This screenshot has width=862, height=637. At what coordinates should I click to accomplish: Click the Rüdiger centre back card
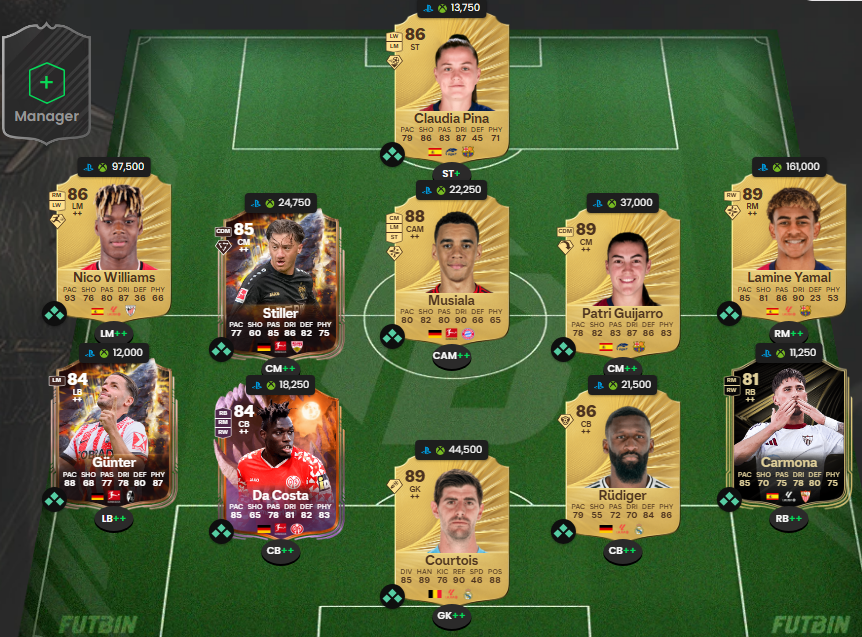pos(621,460)
